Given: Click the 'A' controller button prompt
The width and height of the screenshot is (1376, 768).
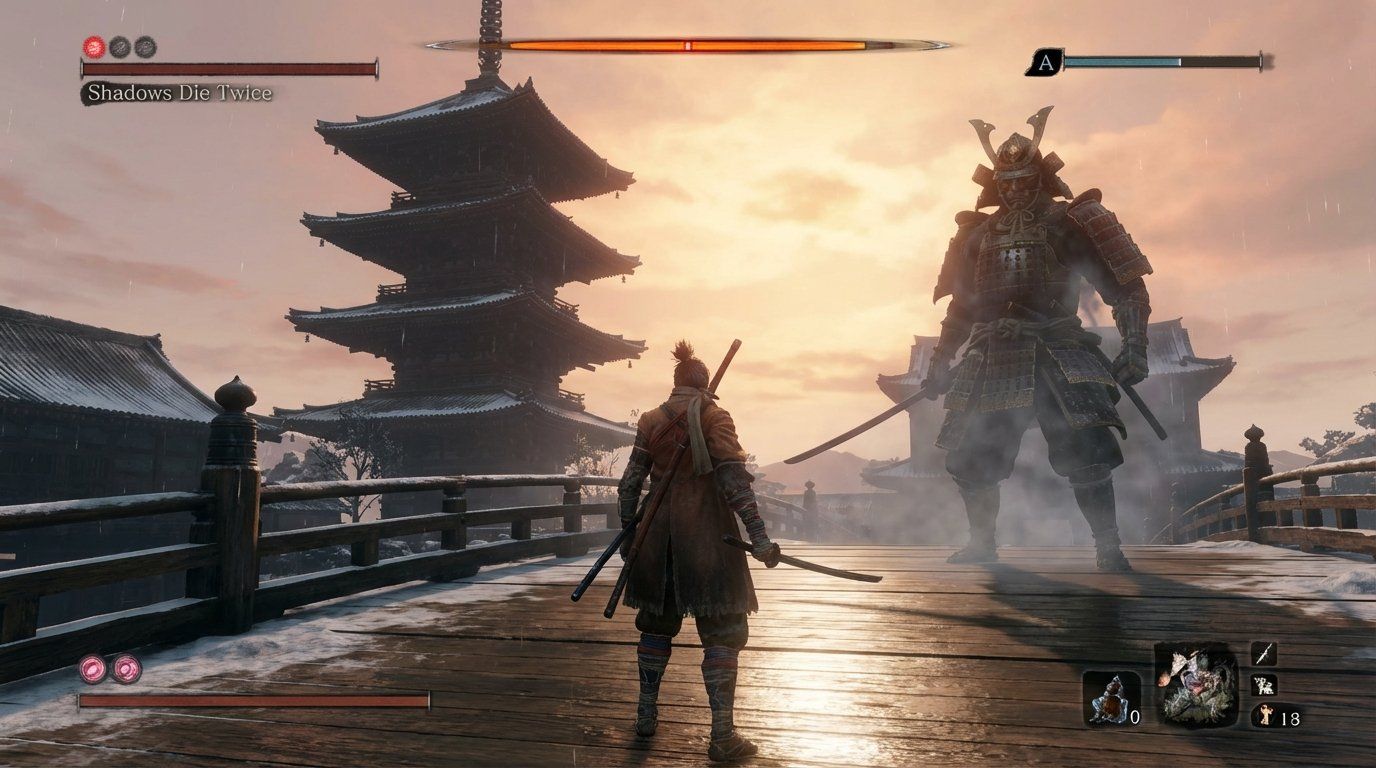Looking at the screenshot, I should coord(1046,63).
